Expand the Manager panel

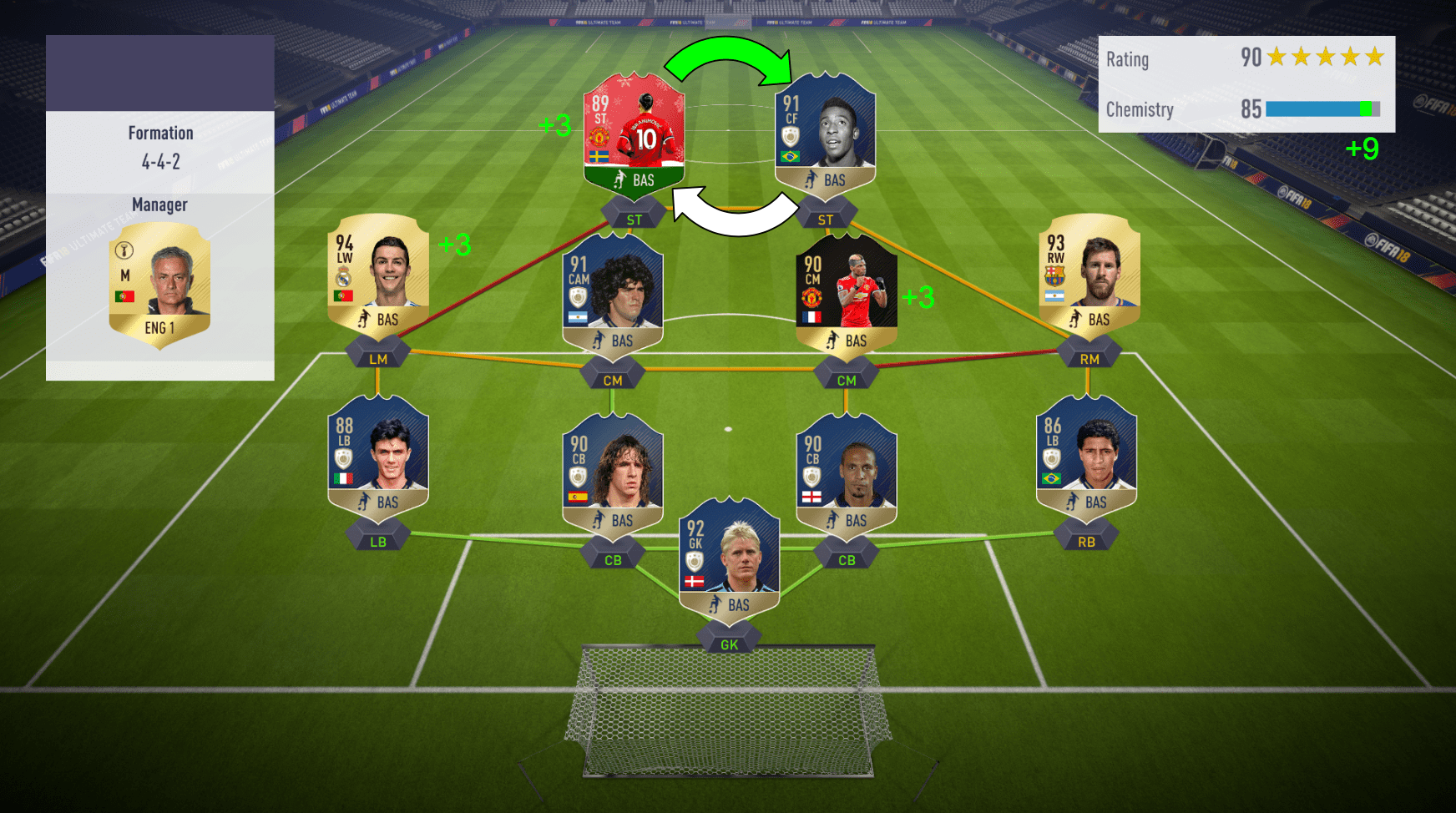159,205
